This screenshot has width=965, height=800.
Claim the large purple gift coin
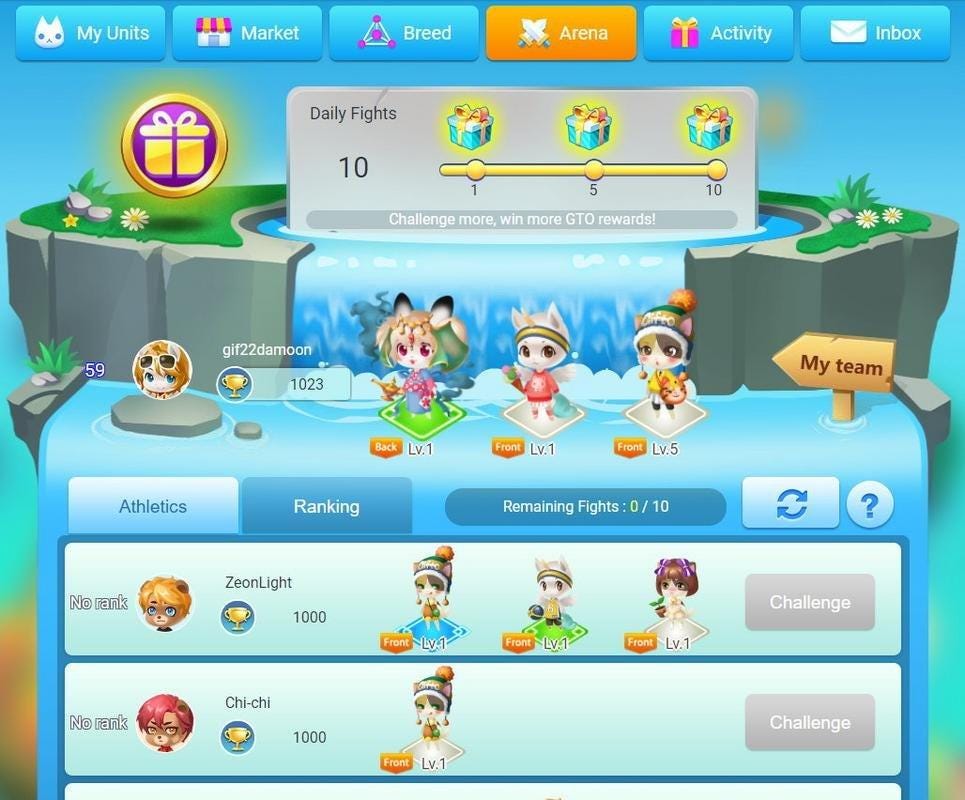tap(174, 146)
